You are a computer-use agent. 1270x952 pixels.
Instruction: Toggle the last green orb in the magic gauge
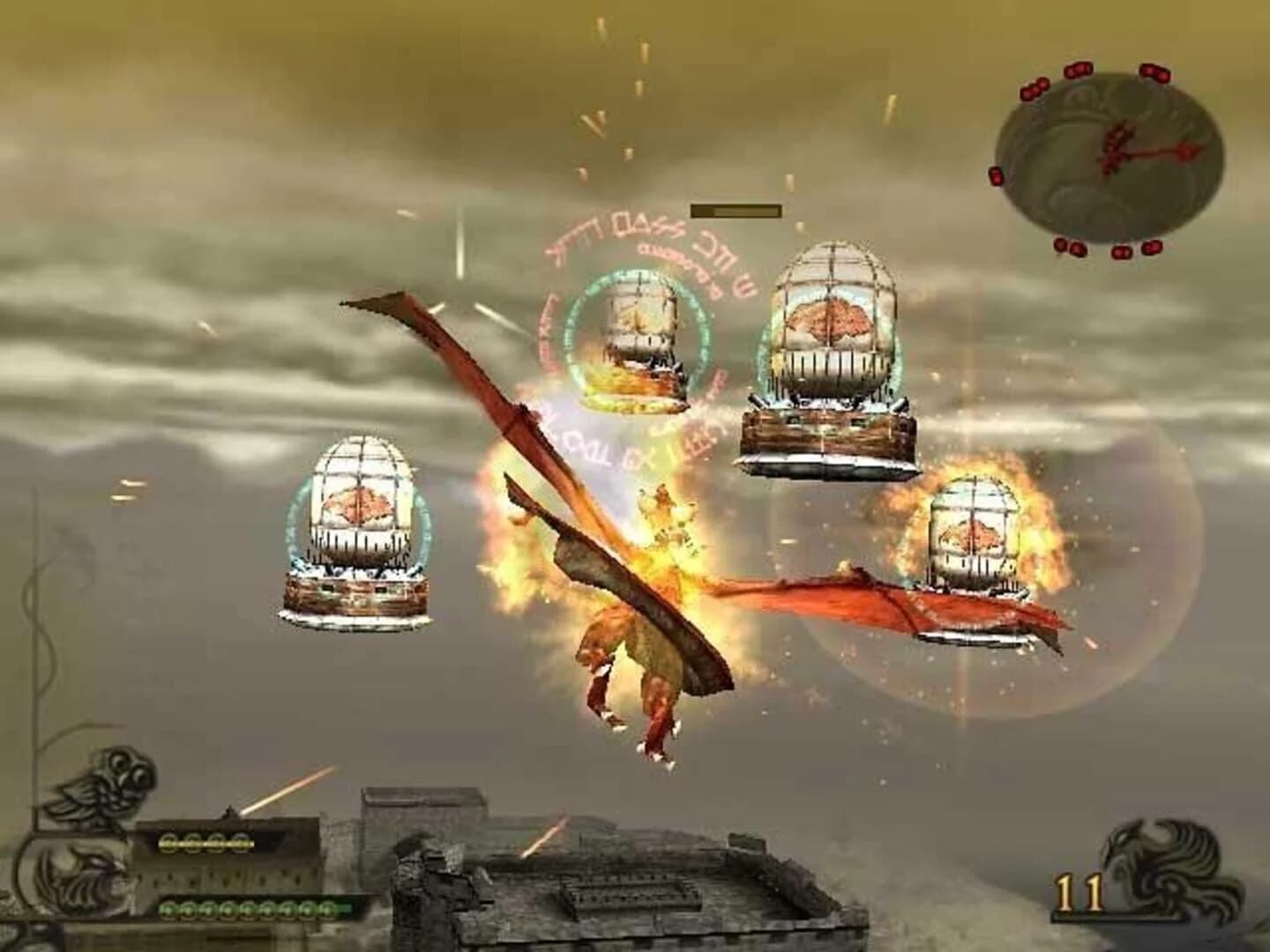coord(326,908)
